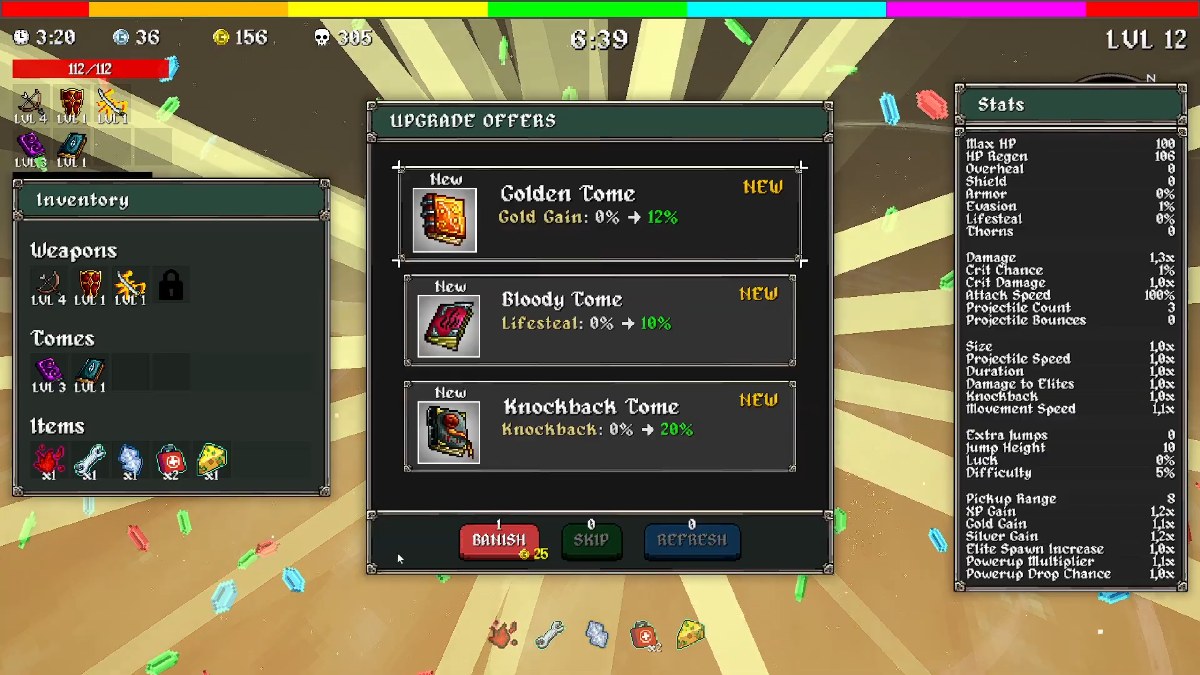Screen dimensions: 1200x675
Task: Click the cheese item in inventory
Action: click(x=211, y=460)
